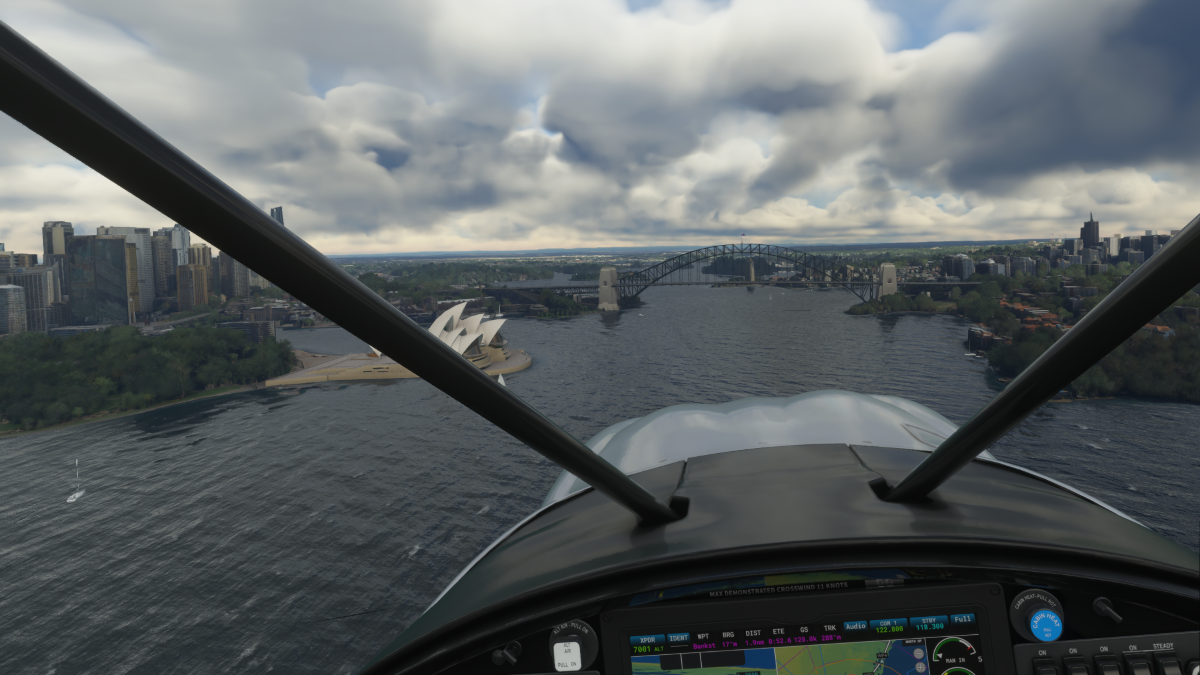
Task: Select the COM 1 active frequency
Action: pos(887,626)
